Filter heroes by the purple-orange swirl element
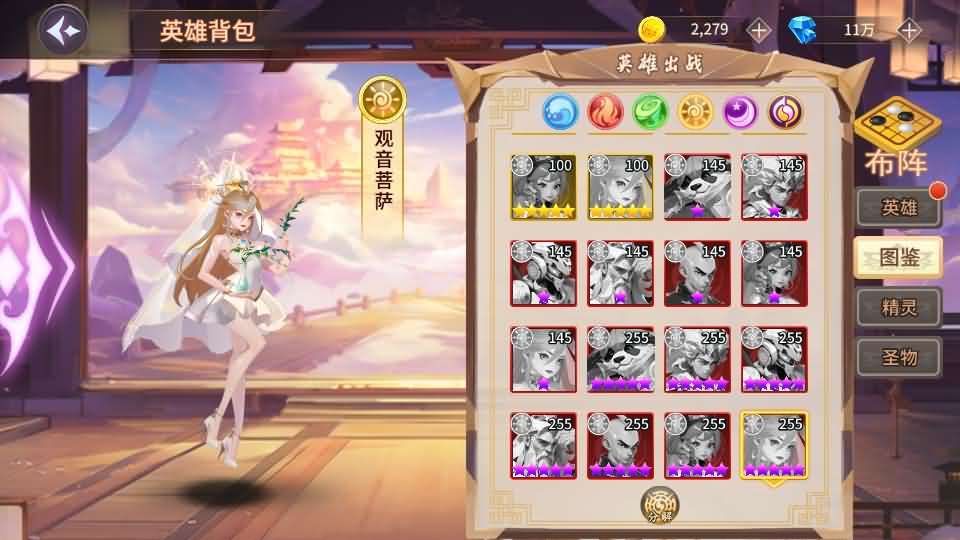The height and width of the screenshot is (540, 960). [785, 111]
